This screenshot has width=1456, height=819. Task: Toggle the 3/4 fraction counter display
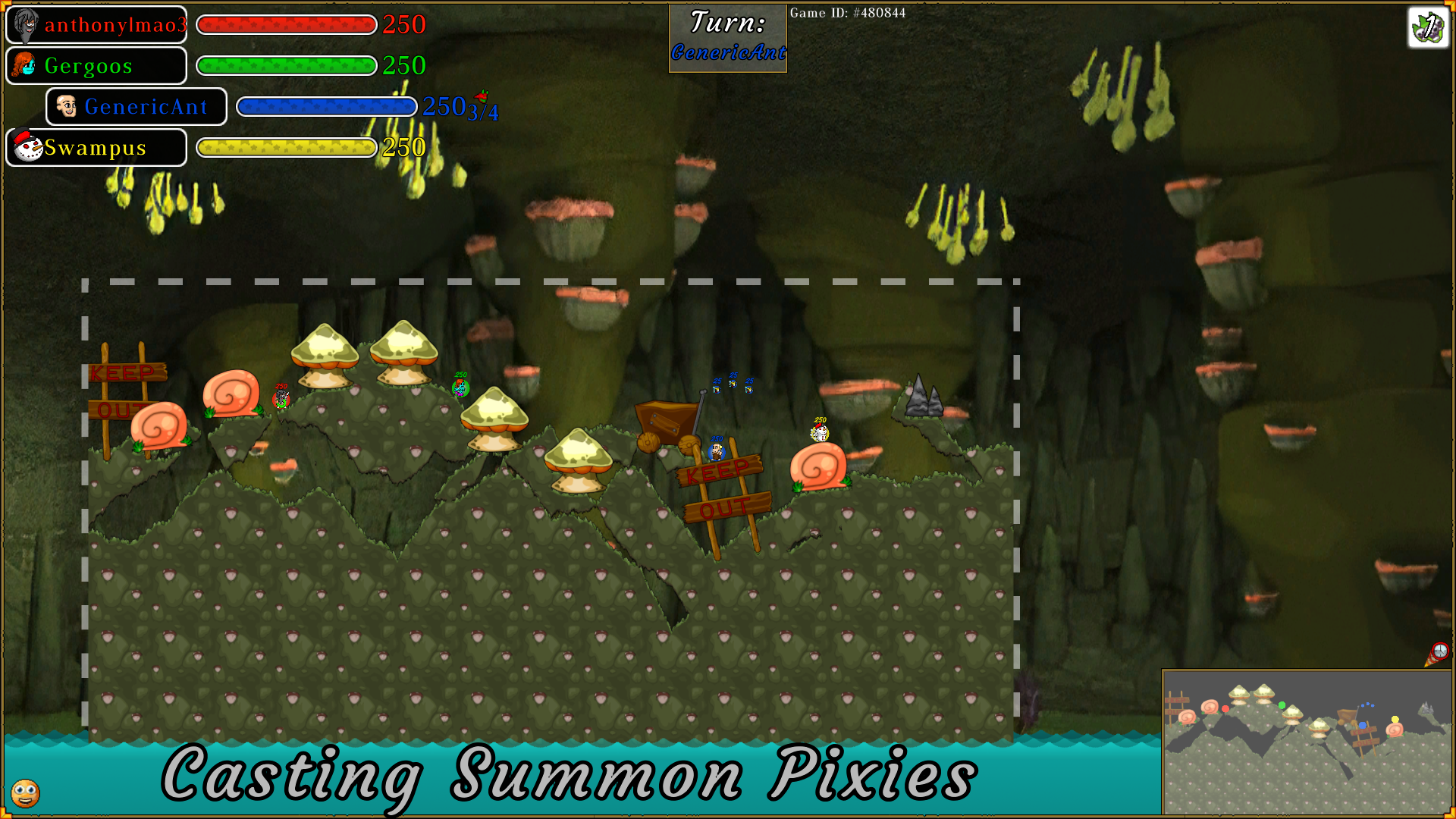click(481, 113)
